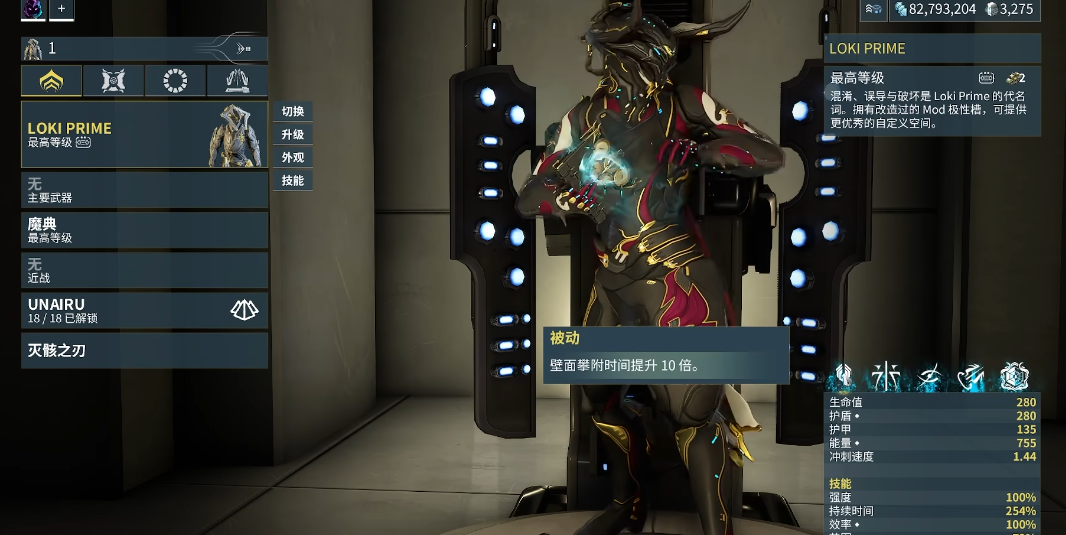The width and height of the screenshot is (1066, 535).
Task: Select the Invisibility eye ability icon
Action: click(x=929, y=377)
